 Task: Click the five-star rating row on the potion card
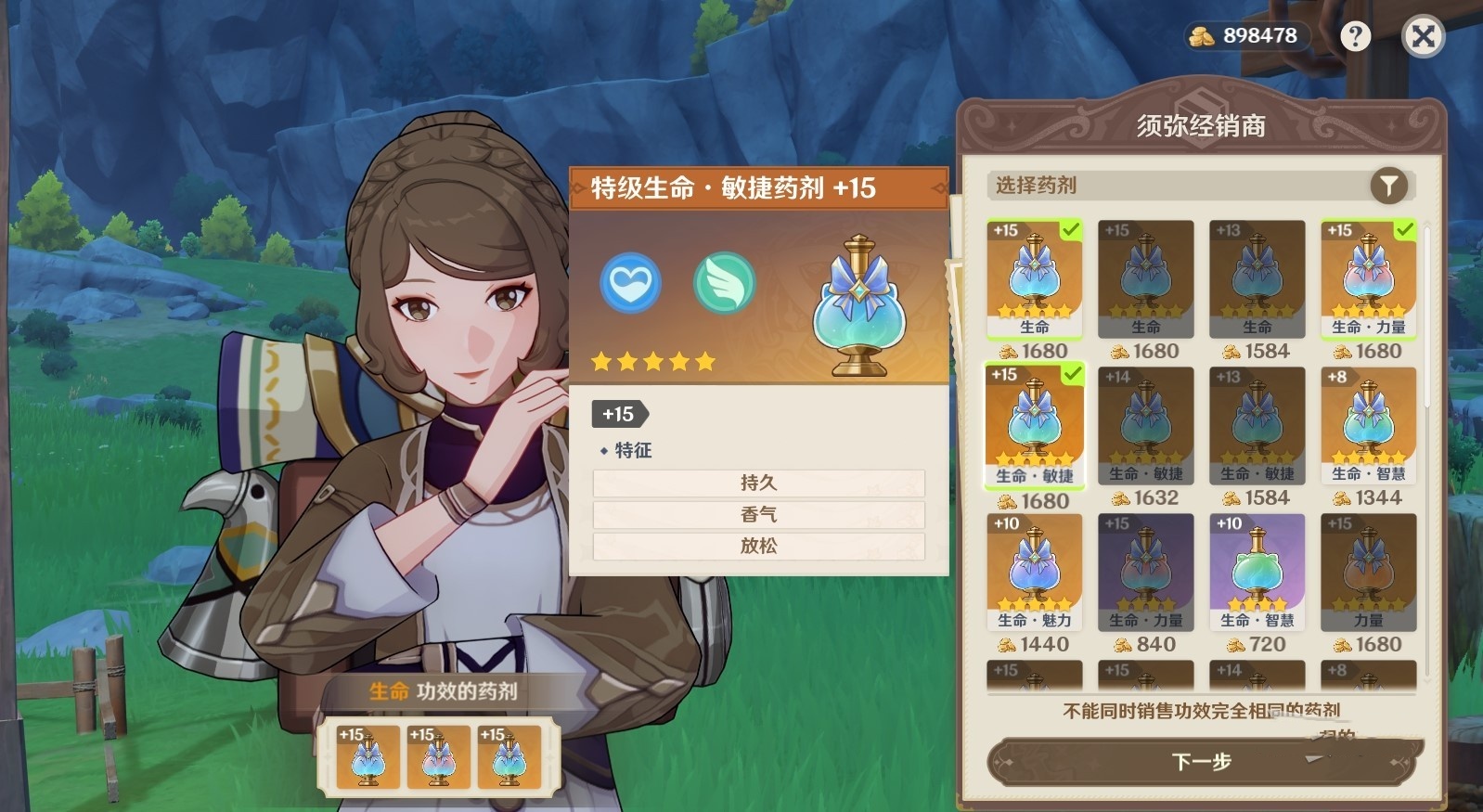[x=652, y=362]
